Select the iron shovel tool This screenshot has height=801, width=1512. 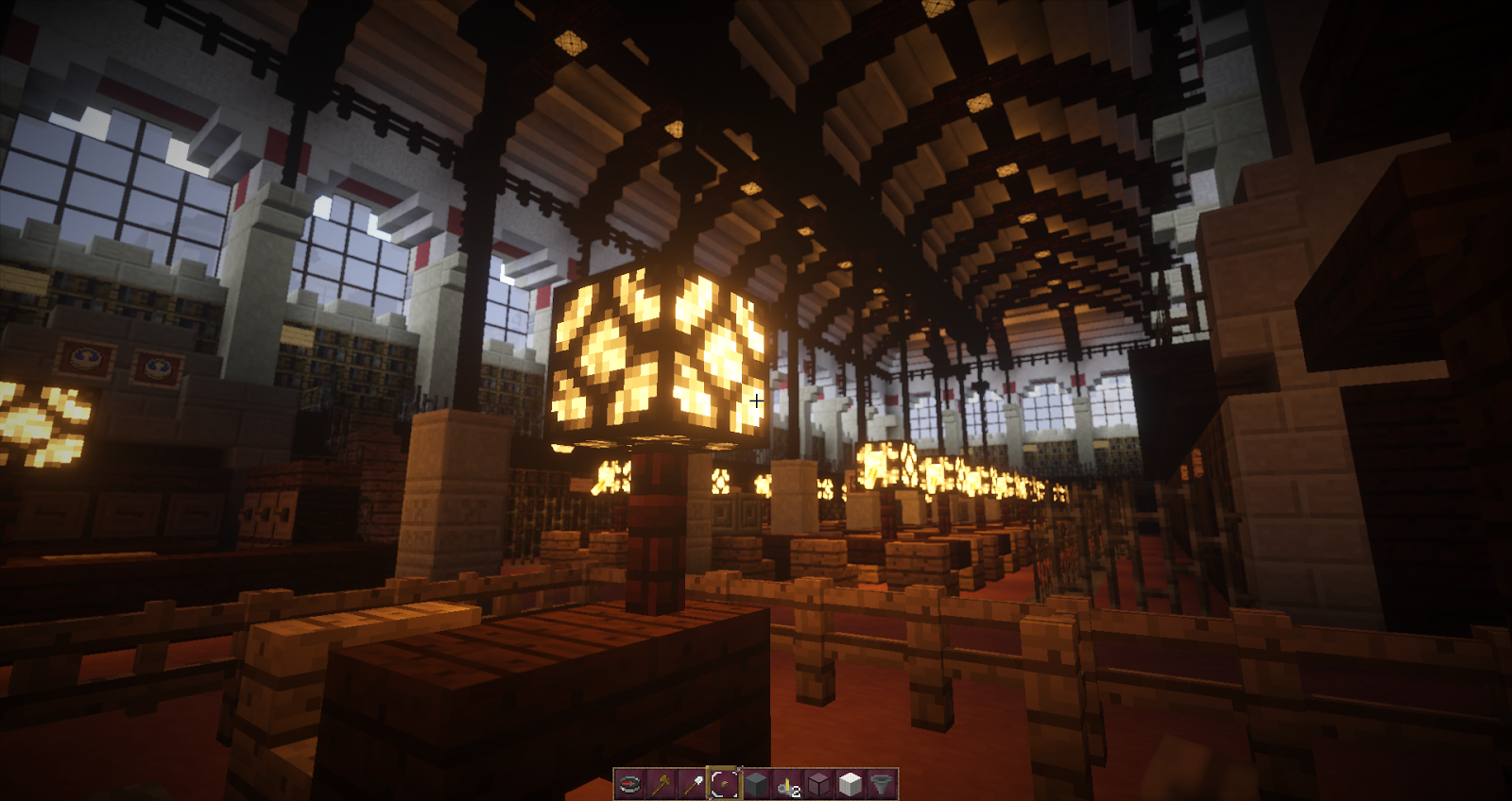pyautogui.click(x=693, y=782)
